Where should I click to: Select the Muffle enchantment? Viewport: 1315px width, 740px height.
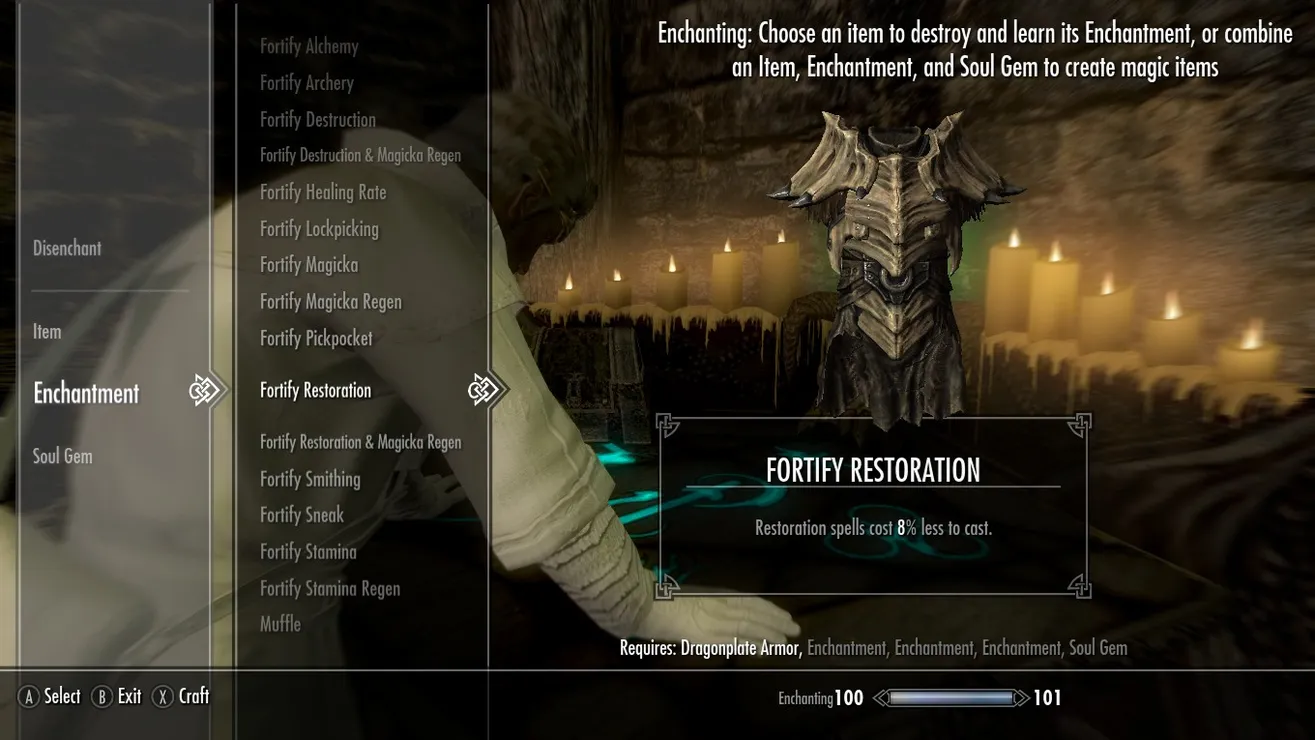280,624
